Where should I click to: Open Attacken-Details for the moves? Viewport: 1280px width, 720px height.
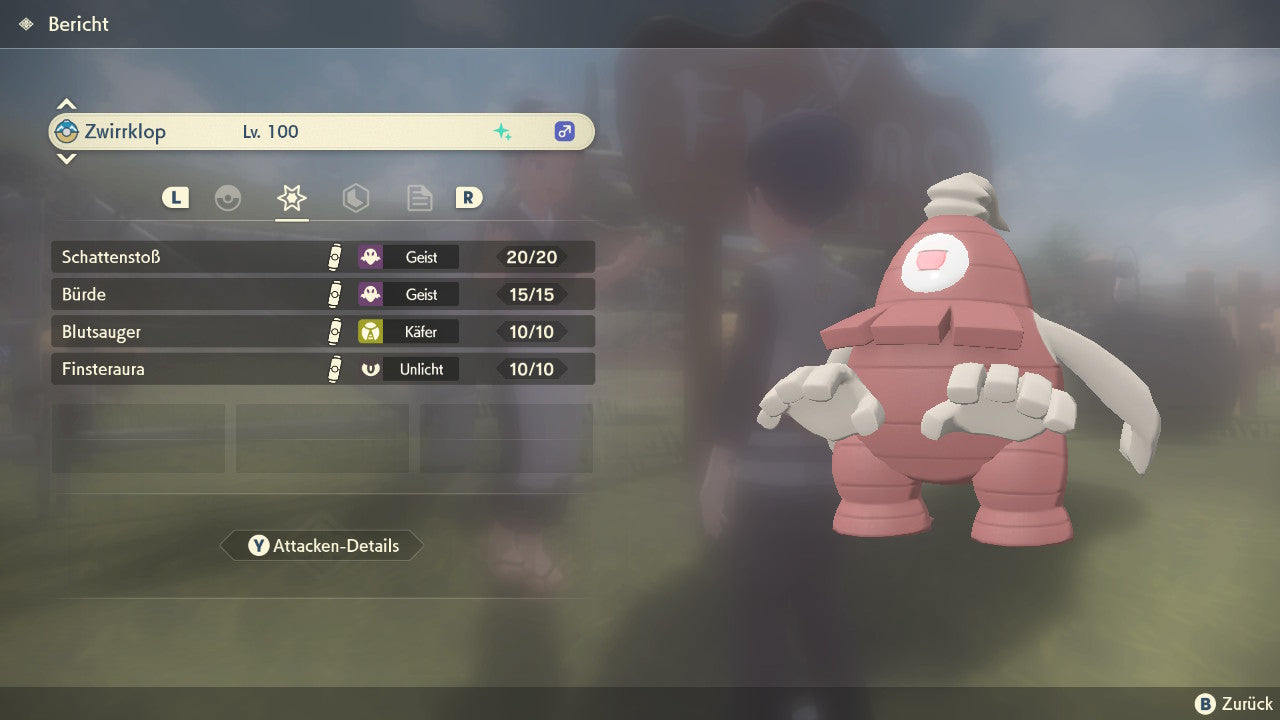pos(322,546)
